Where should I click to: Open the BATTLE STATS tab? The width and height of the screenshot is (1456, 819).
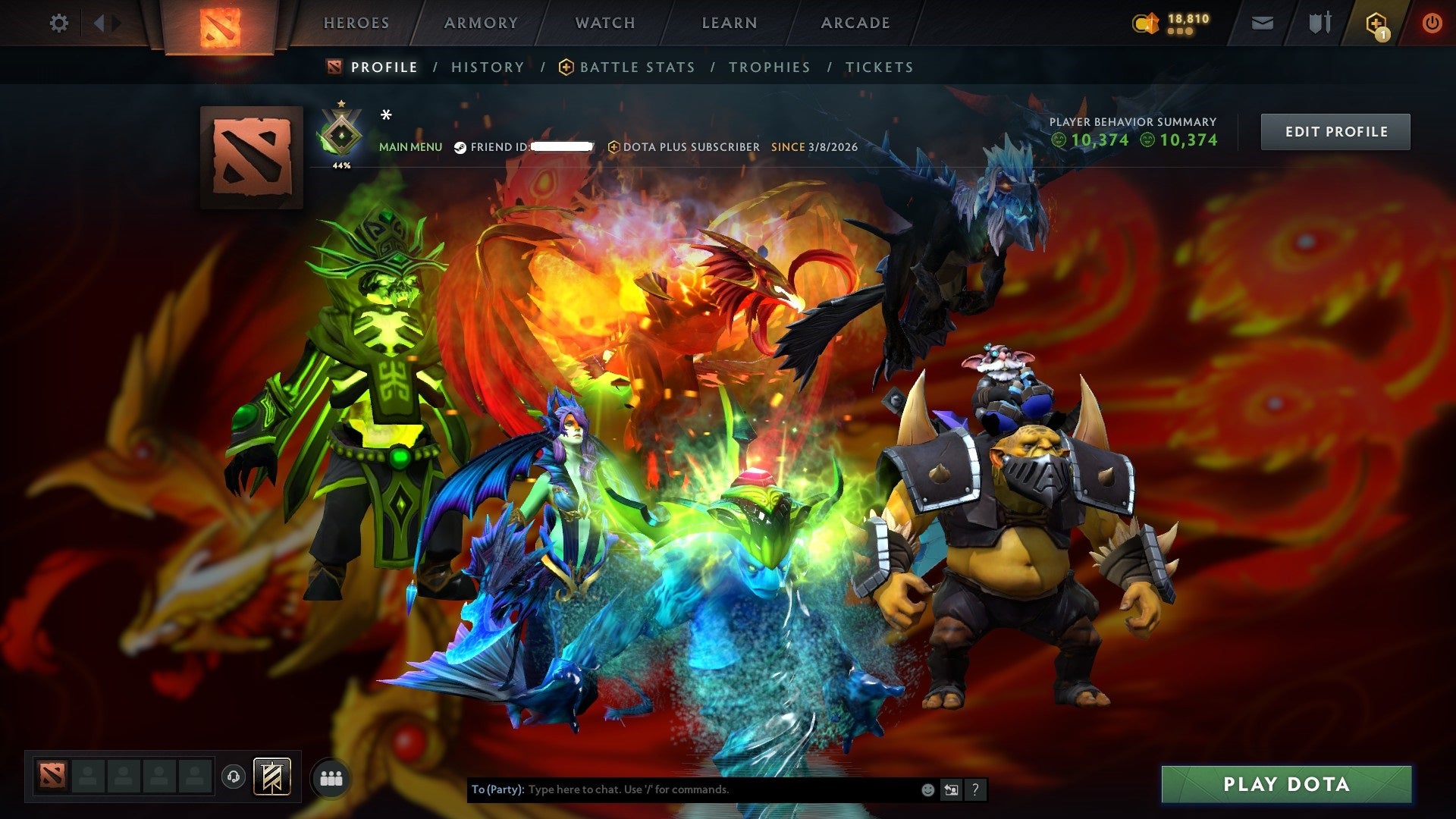[635, 67]
